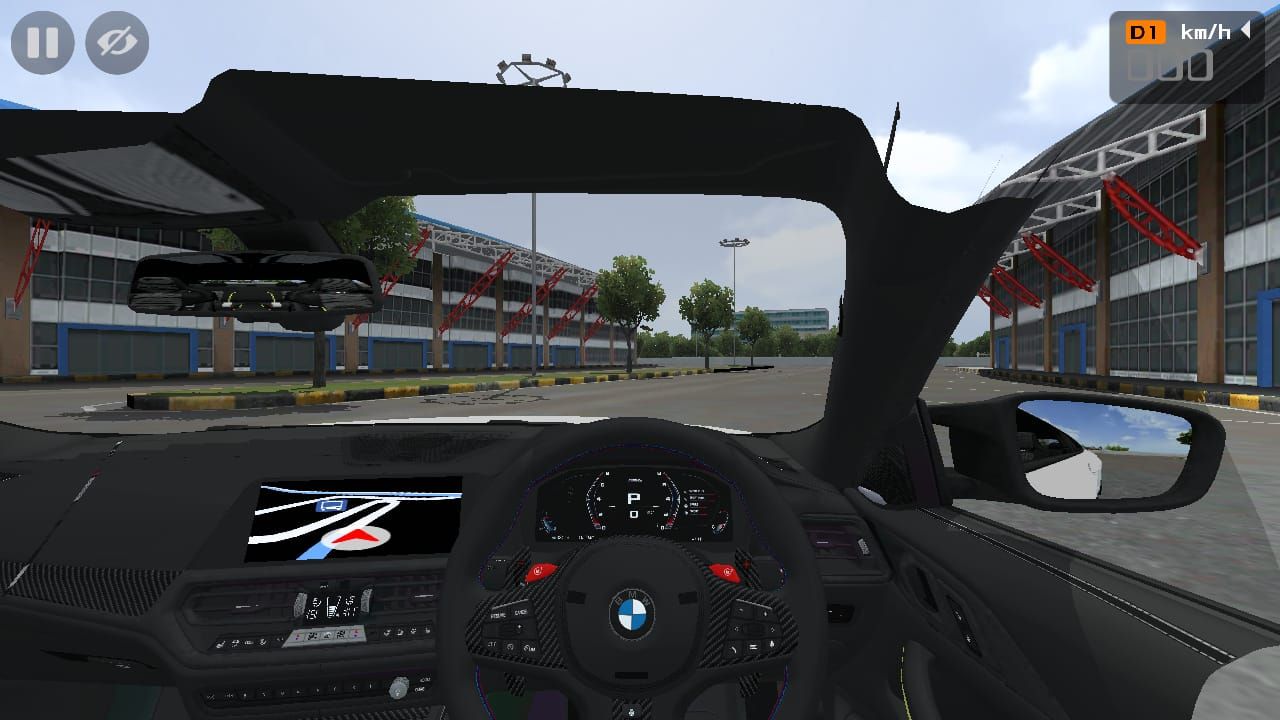The image size is (1280, 720).
Task: Select the GPS map screen on the dashboard
Action: 355,520
